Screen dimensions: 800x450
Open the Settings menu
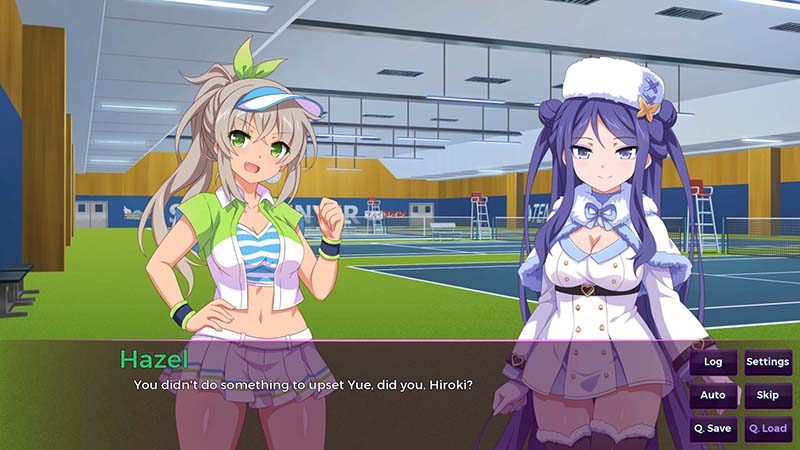point(767,362)
